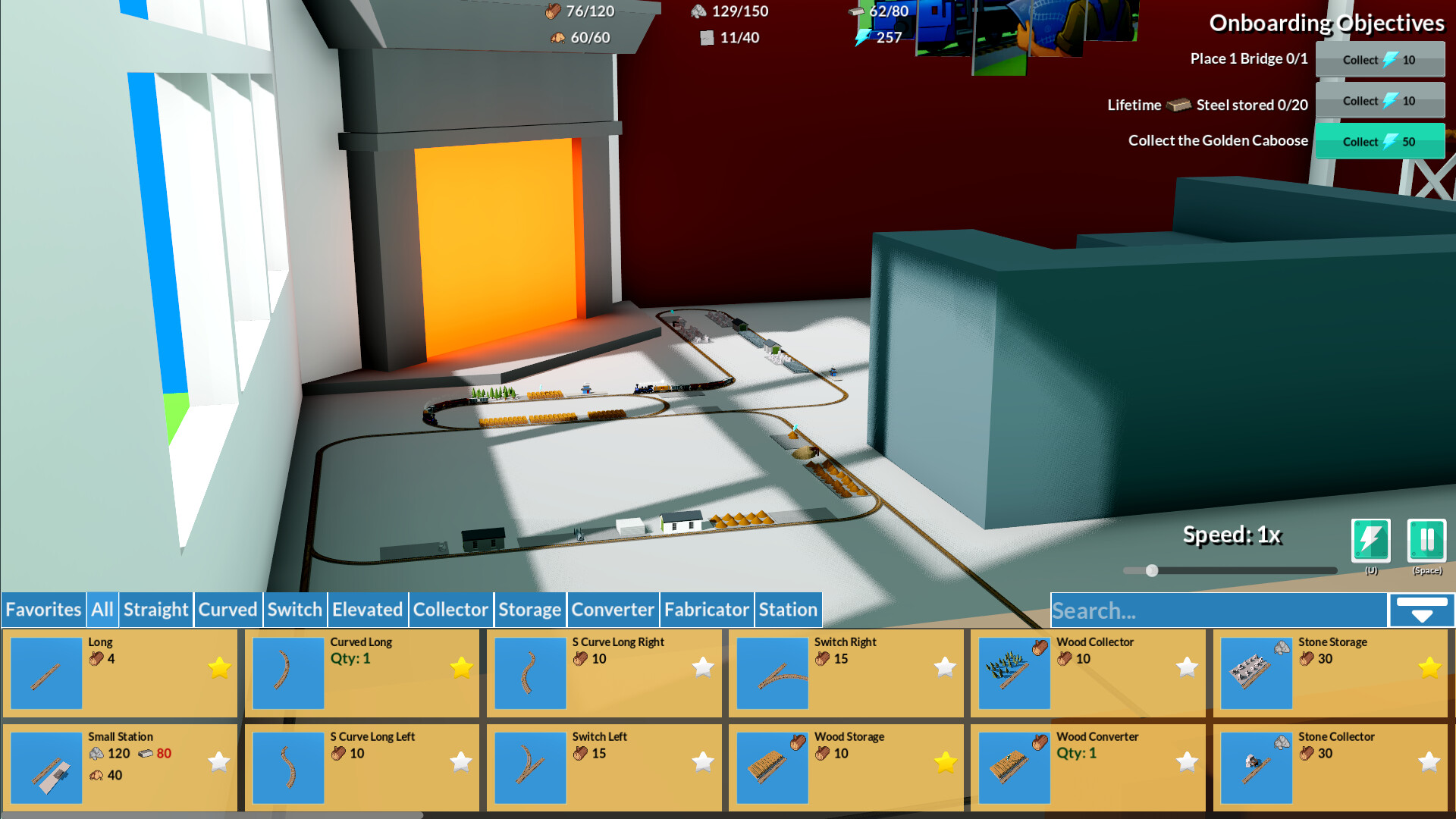Click the stone resource icon at top
The width and height of the screenshot is (1456, 819).
click(698, 11)
